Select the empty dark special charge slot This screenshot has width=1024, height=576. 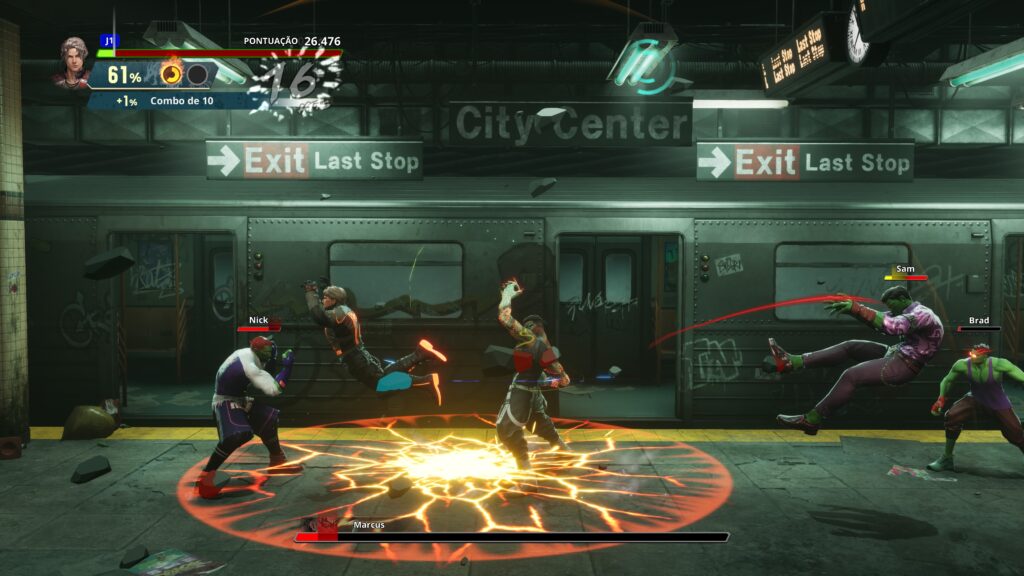click(197, 74)
